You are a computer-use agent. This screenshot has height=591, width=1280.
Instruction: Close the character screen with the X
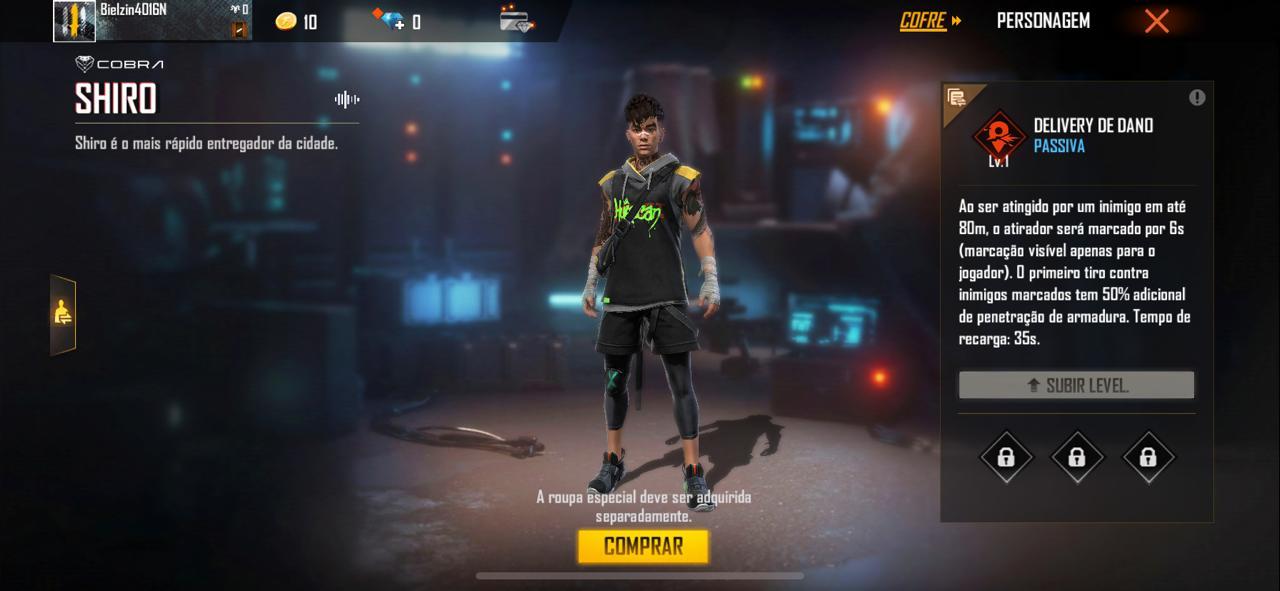[x=1156, y=21]
